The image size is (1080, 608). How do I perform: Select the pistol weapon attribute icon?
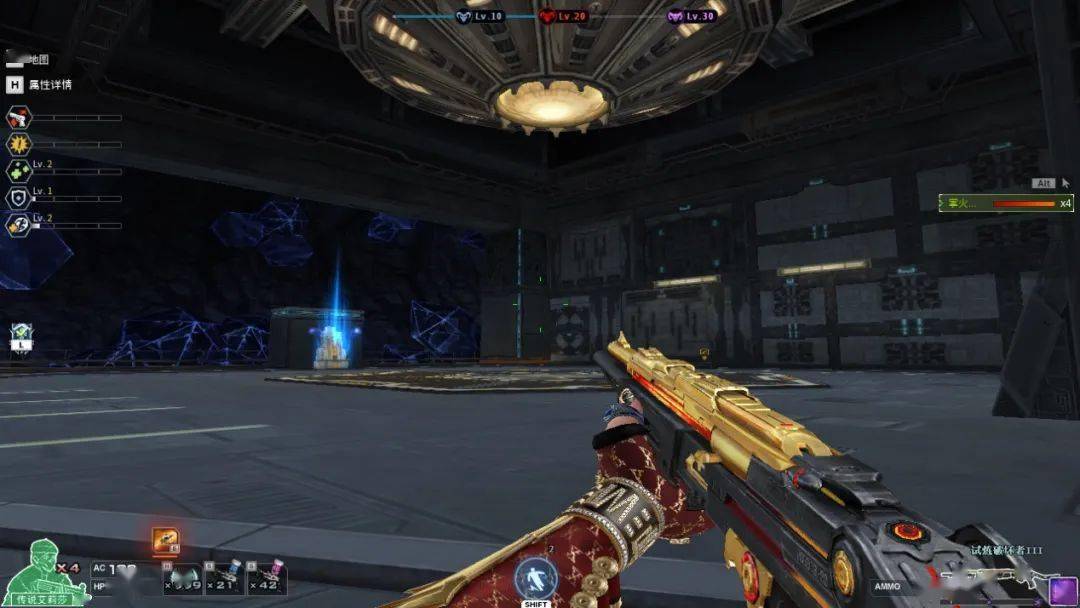pyautogui.click(x=19, y=118)
